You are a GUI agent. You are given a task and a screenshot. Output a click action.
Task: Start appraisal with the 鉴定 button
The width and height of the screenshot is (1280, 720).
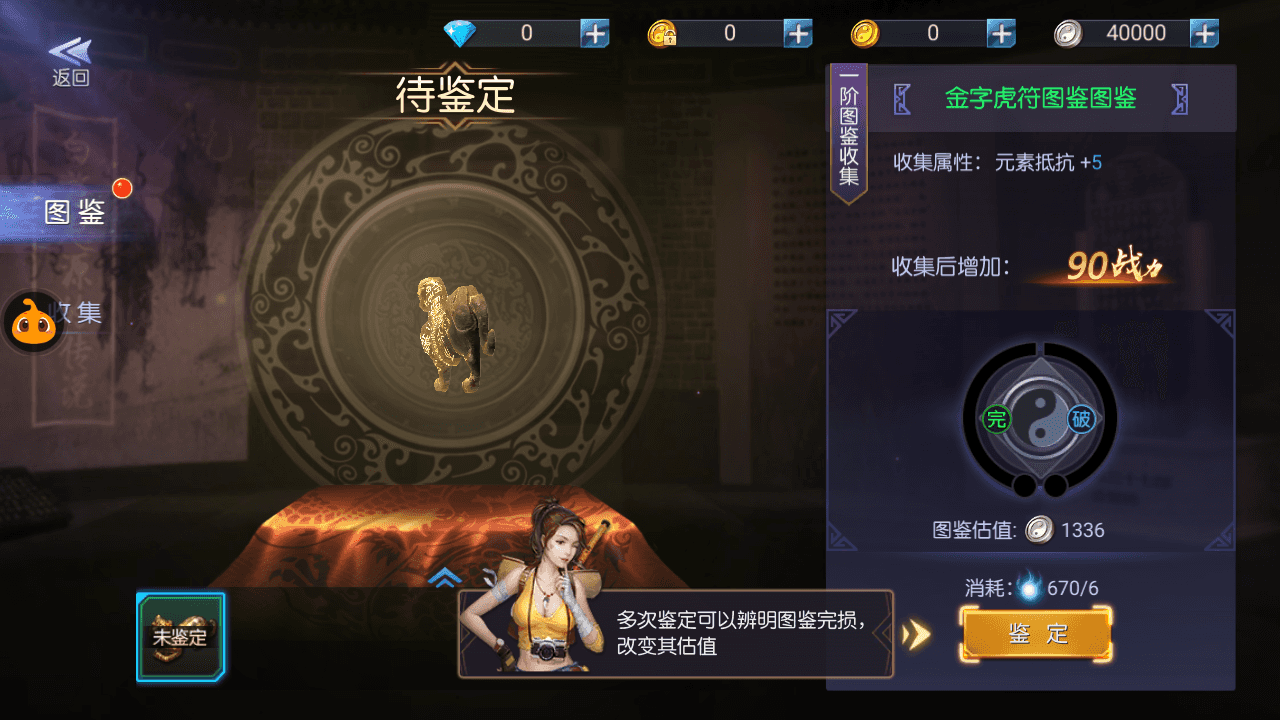(1037, 634)
